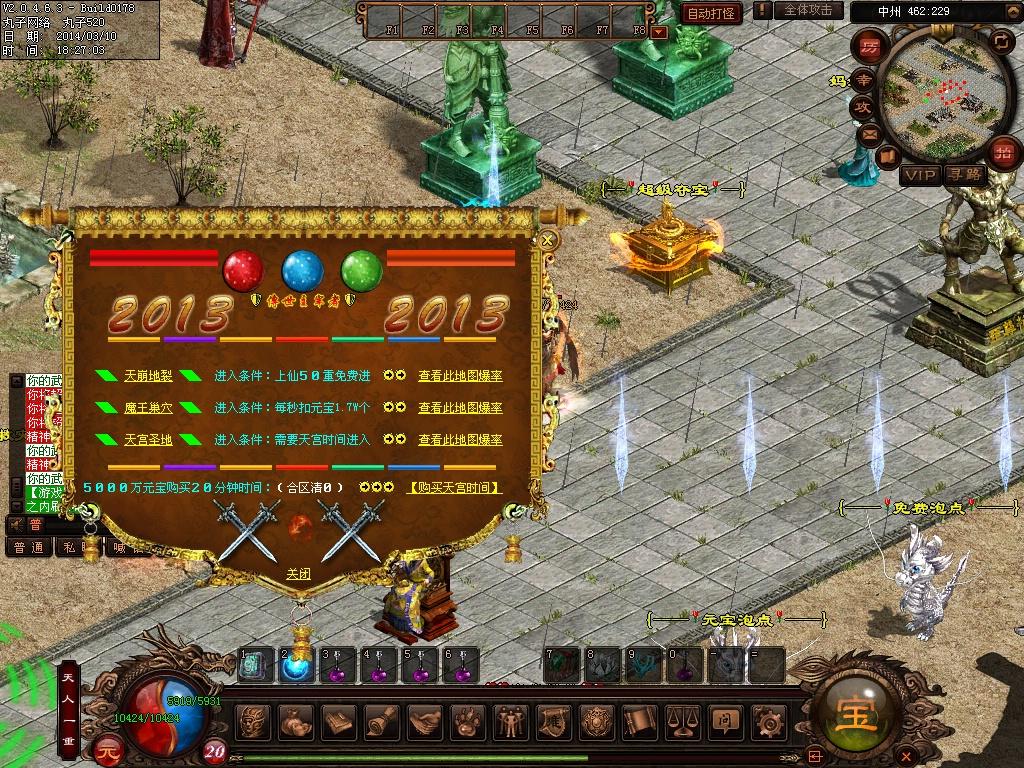This screenshot has width=1024, height=768.
Task: Toggle the 自动打怪 auto-fight button
Action: 711,13
